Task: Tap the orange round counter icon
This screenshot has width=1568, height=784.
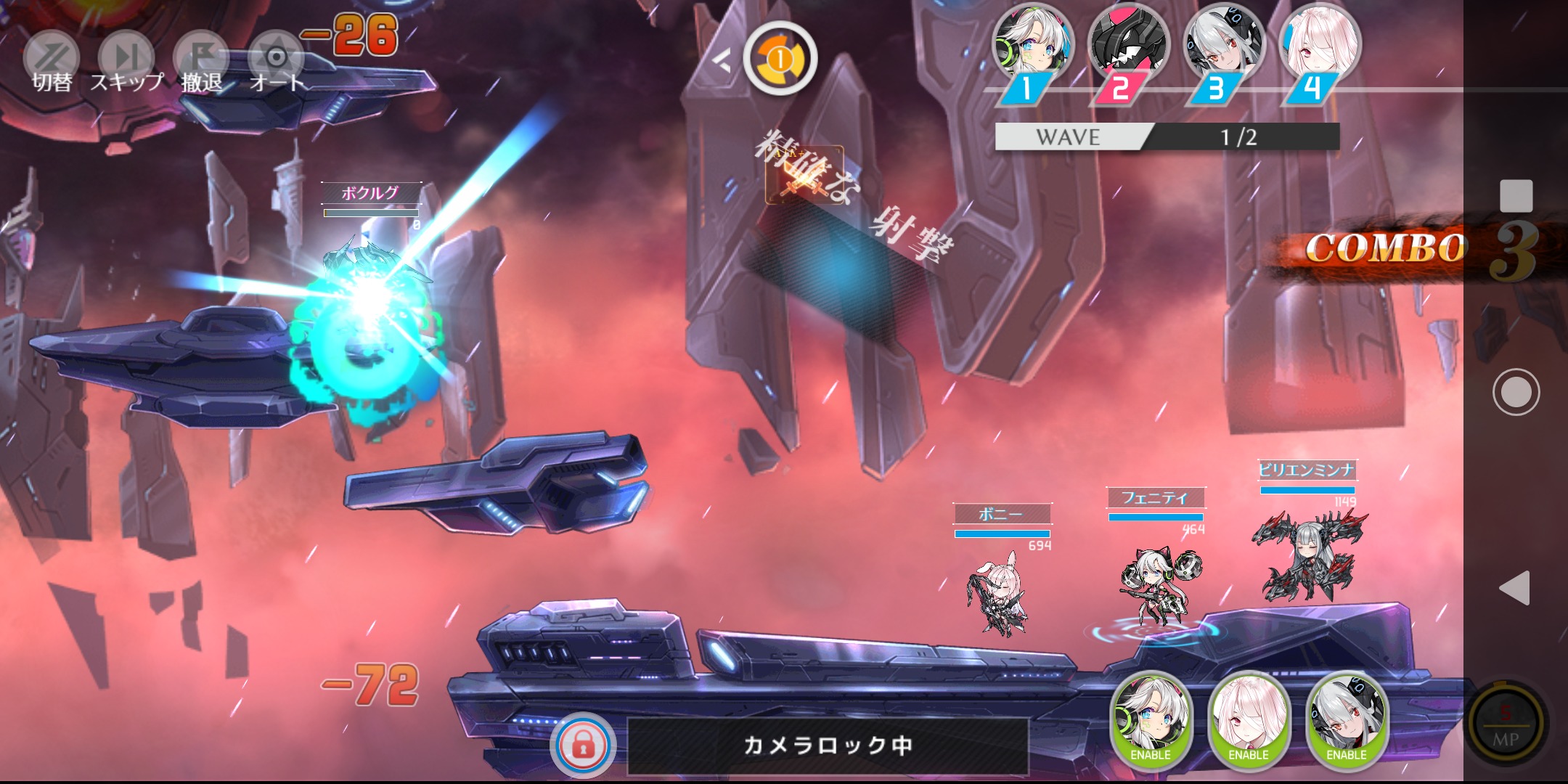Action: click(x=780, y=59)
